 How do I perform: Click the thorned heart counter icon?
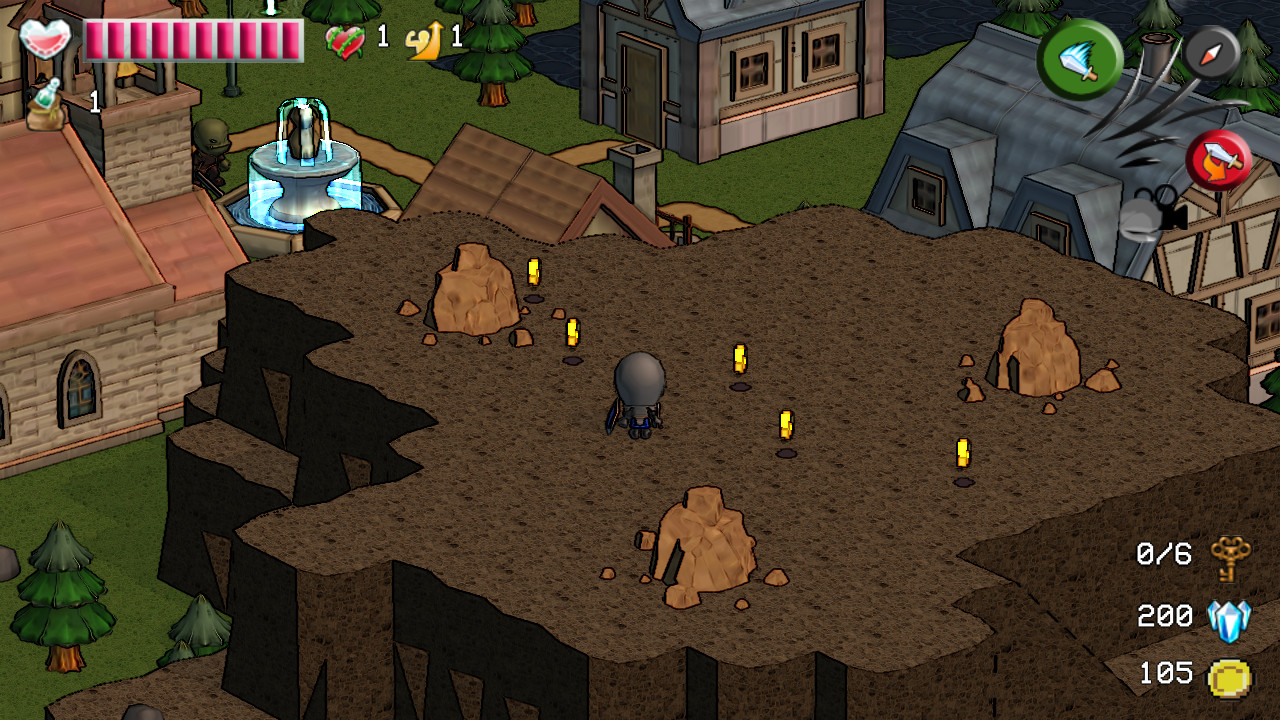click(345, 43)
